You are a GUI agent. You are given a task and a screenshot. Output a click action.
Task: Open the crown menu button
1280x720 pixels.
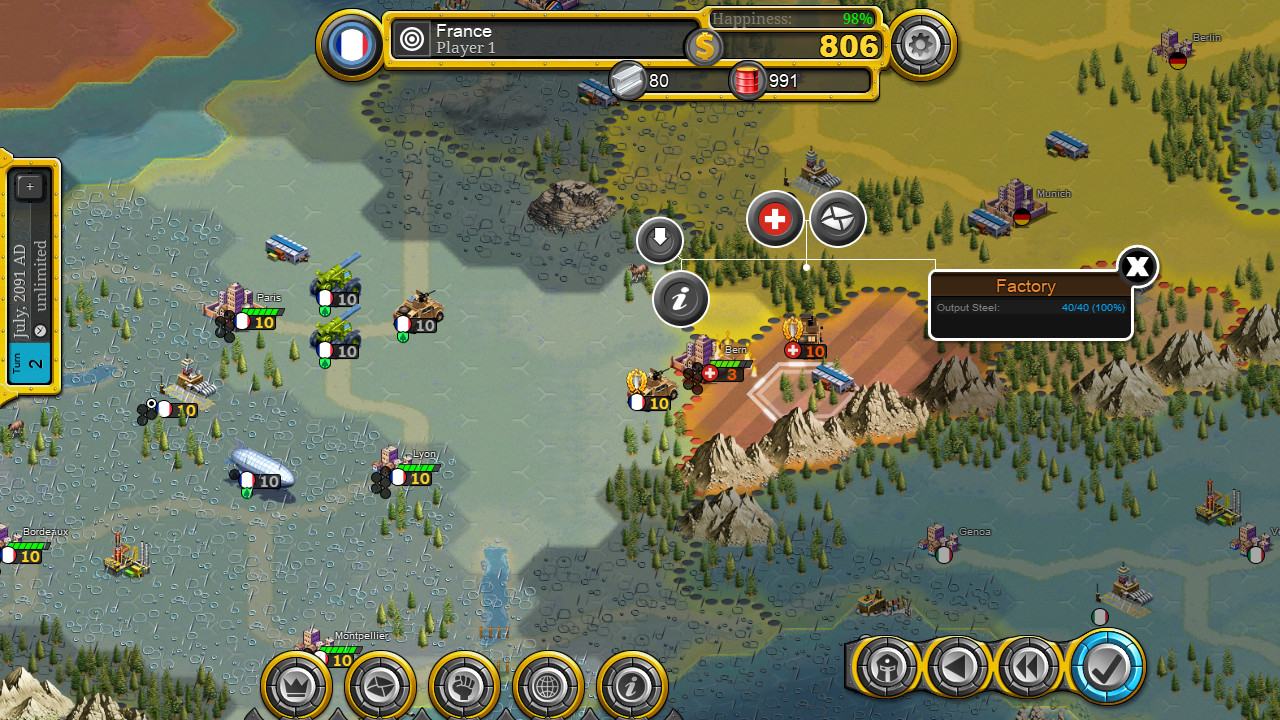click(x=296, y=686)
